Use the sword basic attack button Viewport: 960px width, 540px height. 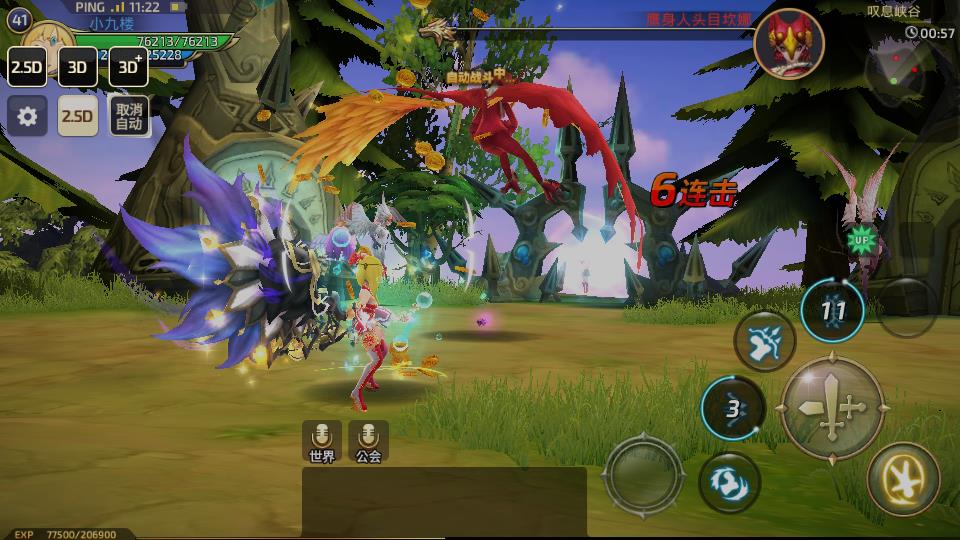pyautogui.click(x=832, y=408)
